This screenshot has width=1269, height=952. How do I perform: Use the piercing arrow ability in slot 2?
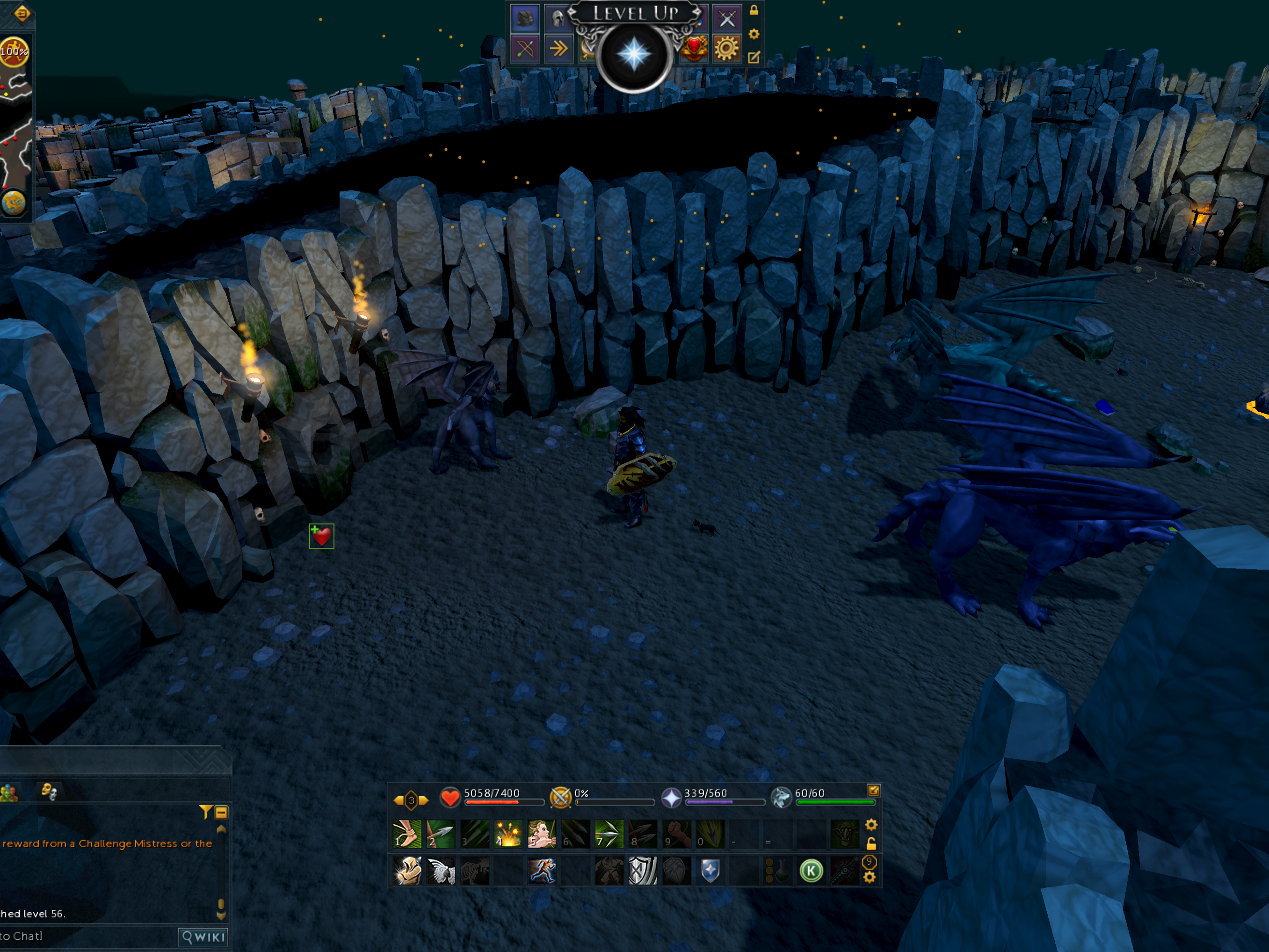(x=441, y=834)
